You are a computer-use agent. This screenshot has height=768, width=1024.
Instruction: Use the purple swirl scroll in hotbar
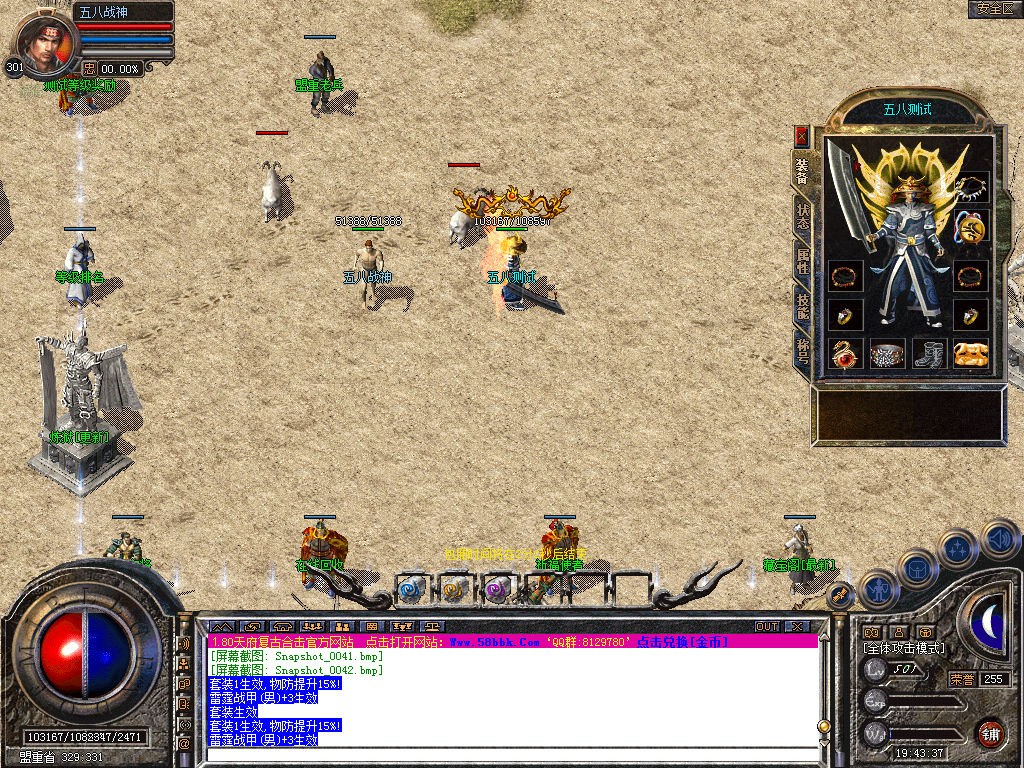(497, 590)
